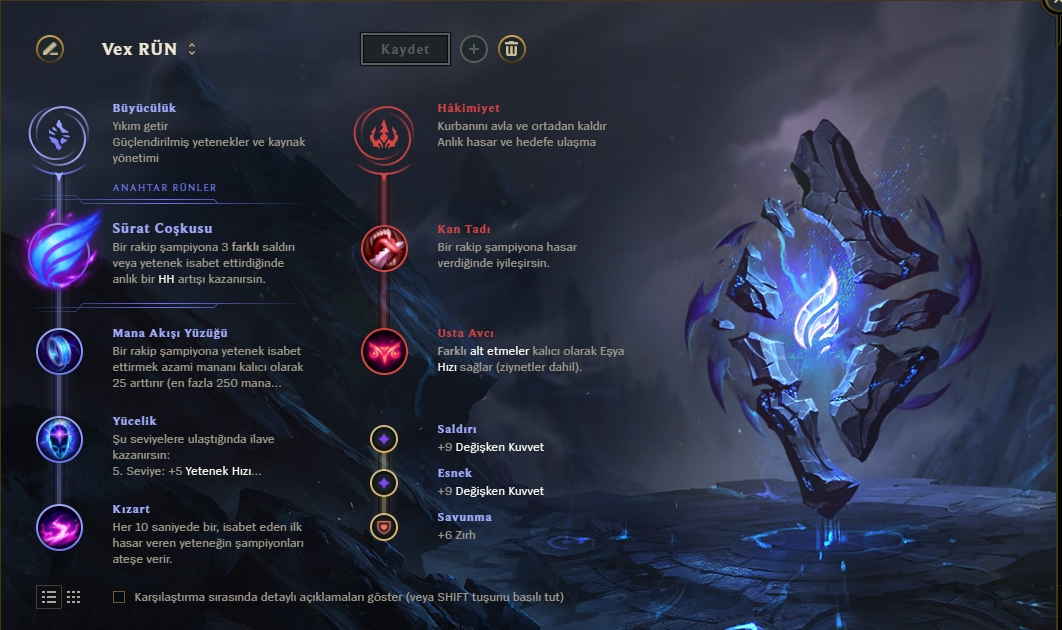
Task: Toggle detailed descriptions checkbox
Action: tap(119, 597)
